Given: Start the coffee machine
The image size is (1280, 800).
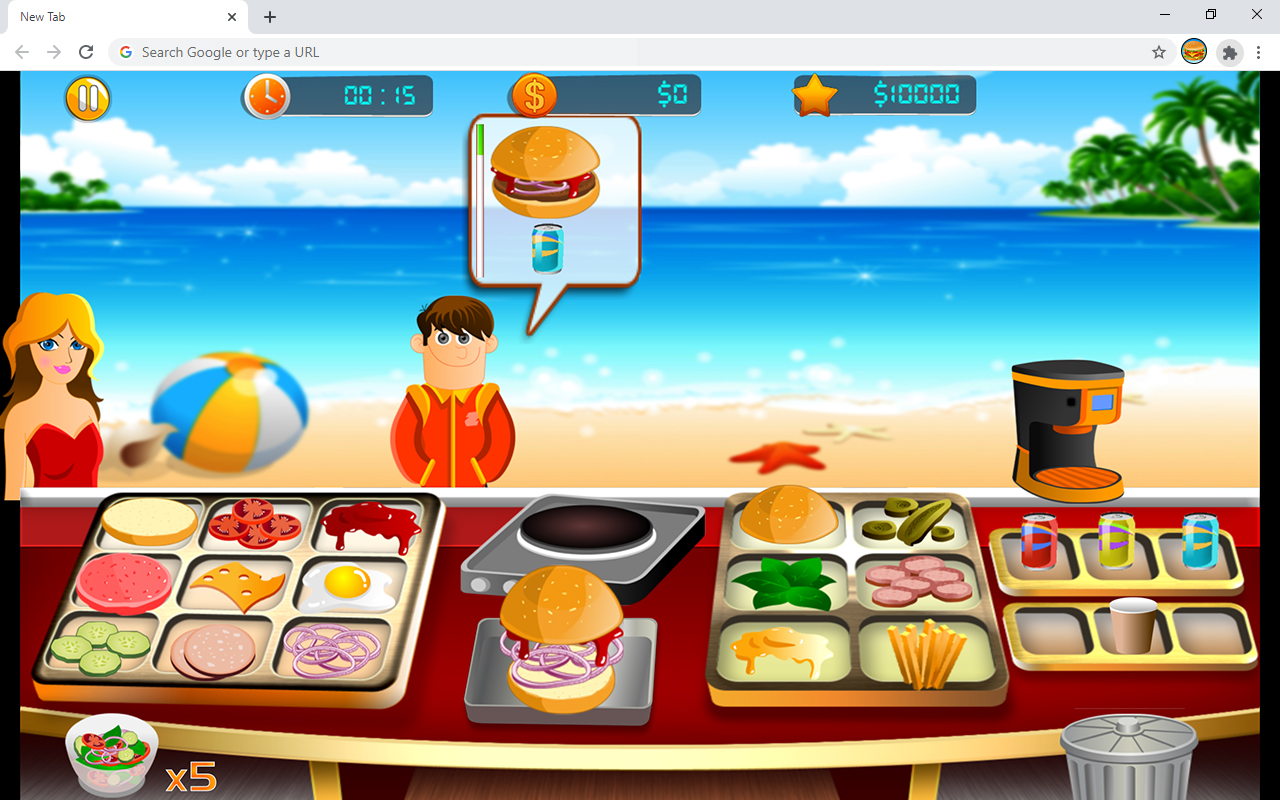Looking at the screenshot, I should point(1068,425).
